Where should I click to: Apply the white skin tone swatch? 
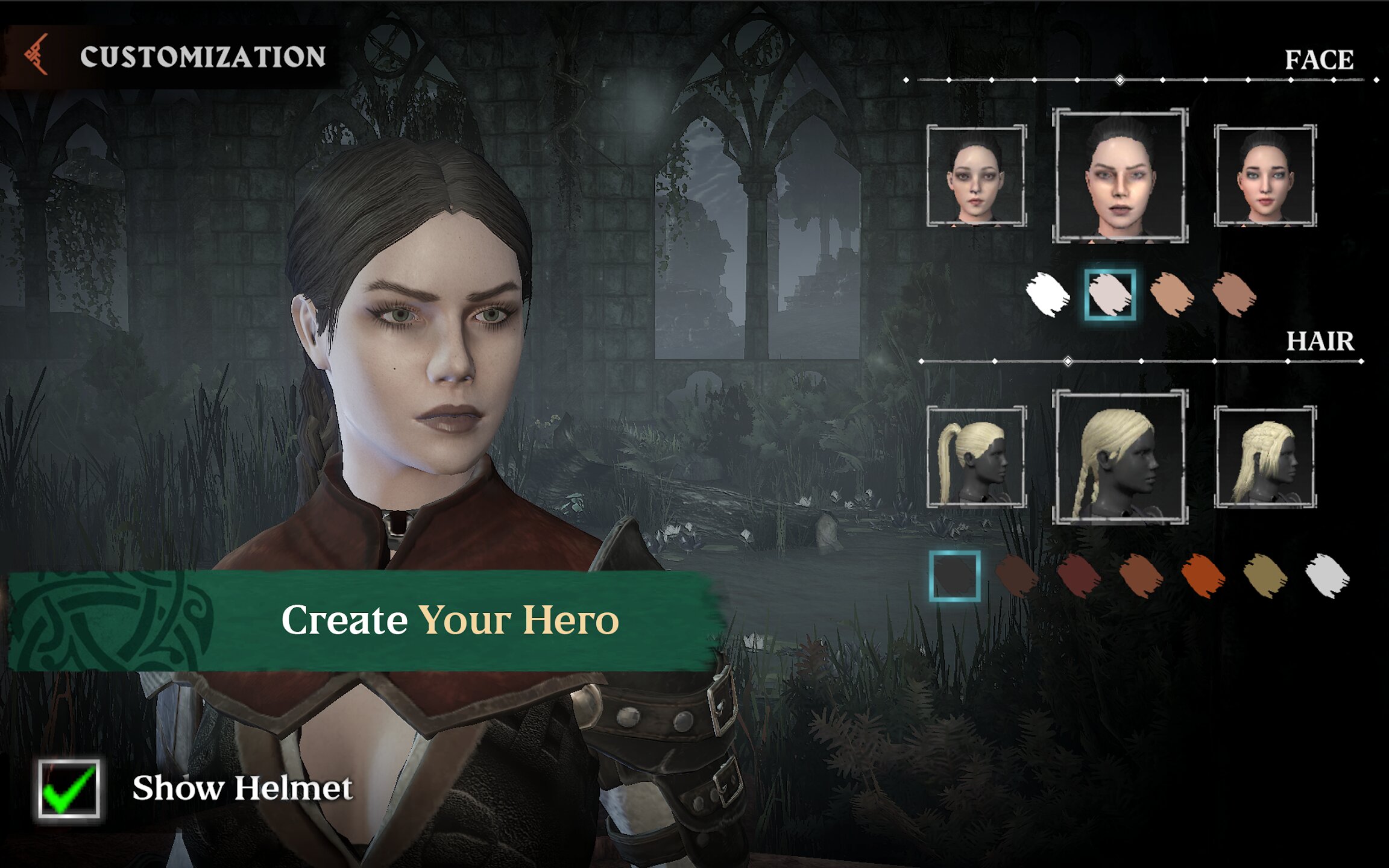tap(1048, 294)
